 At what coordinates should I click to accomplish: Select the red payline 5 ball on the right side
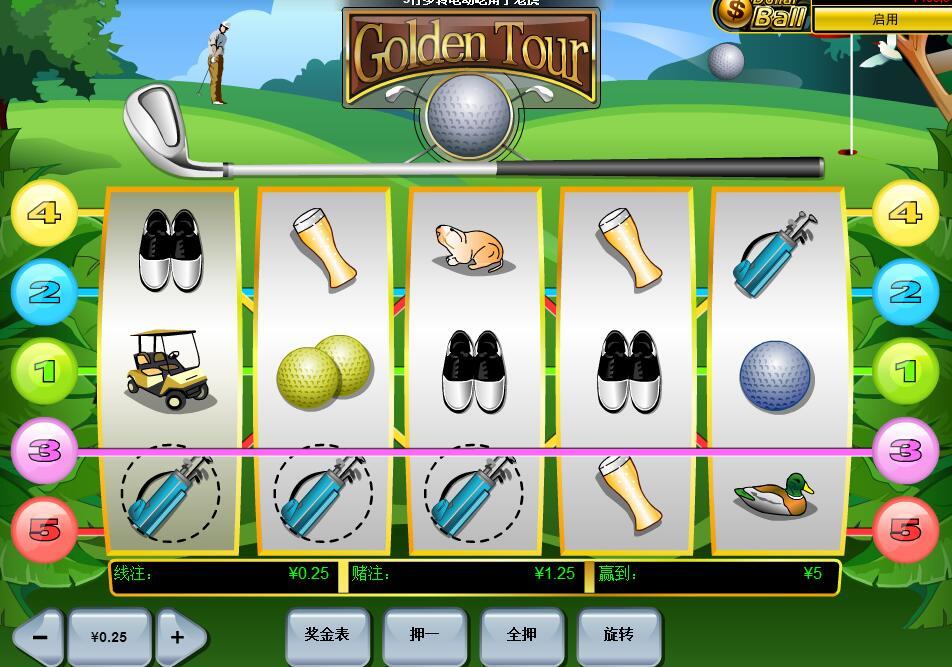pos(905,529)
